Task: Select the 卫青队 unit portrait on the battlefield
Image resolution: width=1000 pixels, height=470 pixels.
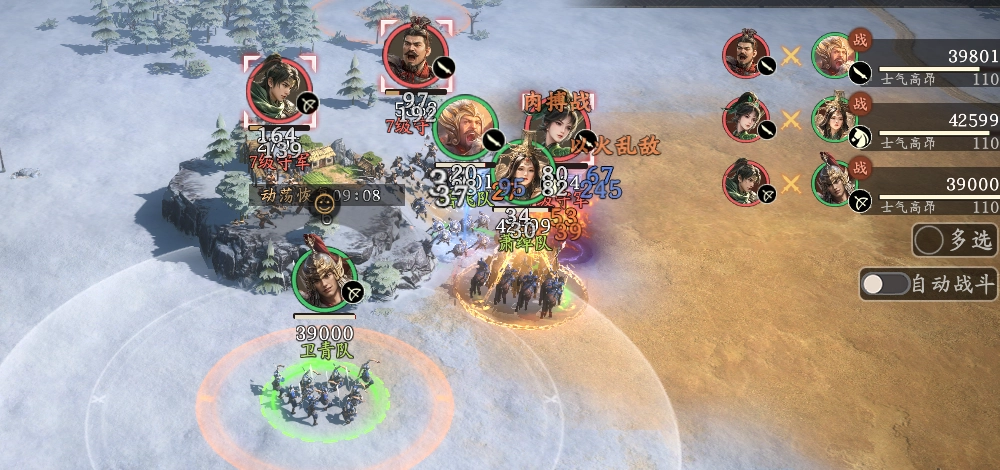Action: point(324,279)
